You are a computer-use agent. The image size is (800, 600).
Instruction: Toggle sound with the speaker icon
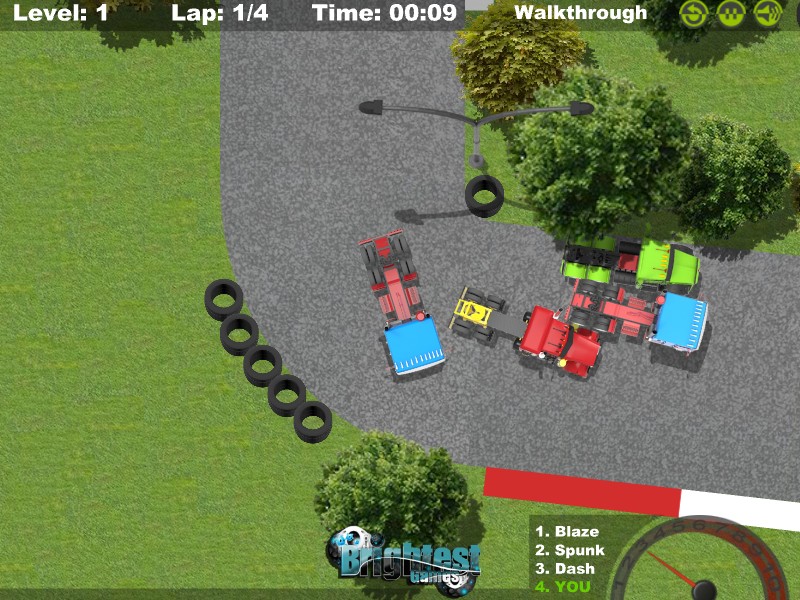[768, 13]
